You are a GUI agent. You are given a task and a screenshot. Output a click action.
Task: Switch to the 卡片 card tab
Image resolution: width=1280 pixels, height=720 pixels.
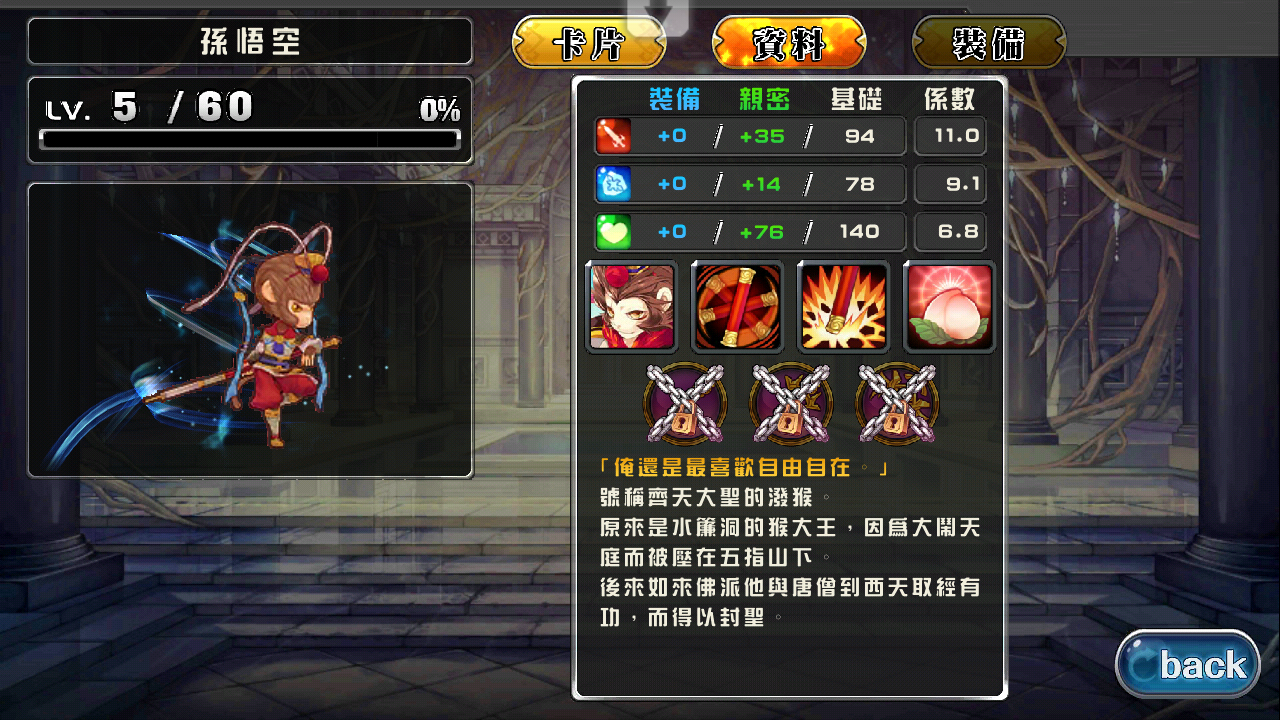point(589,44)
